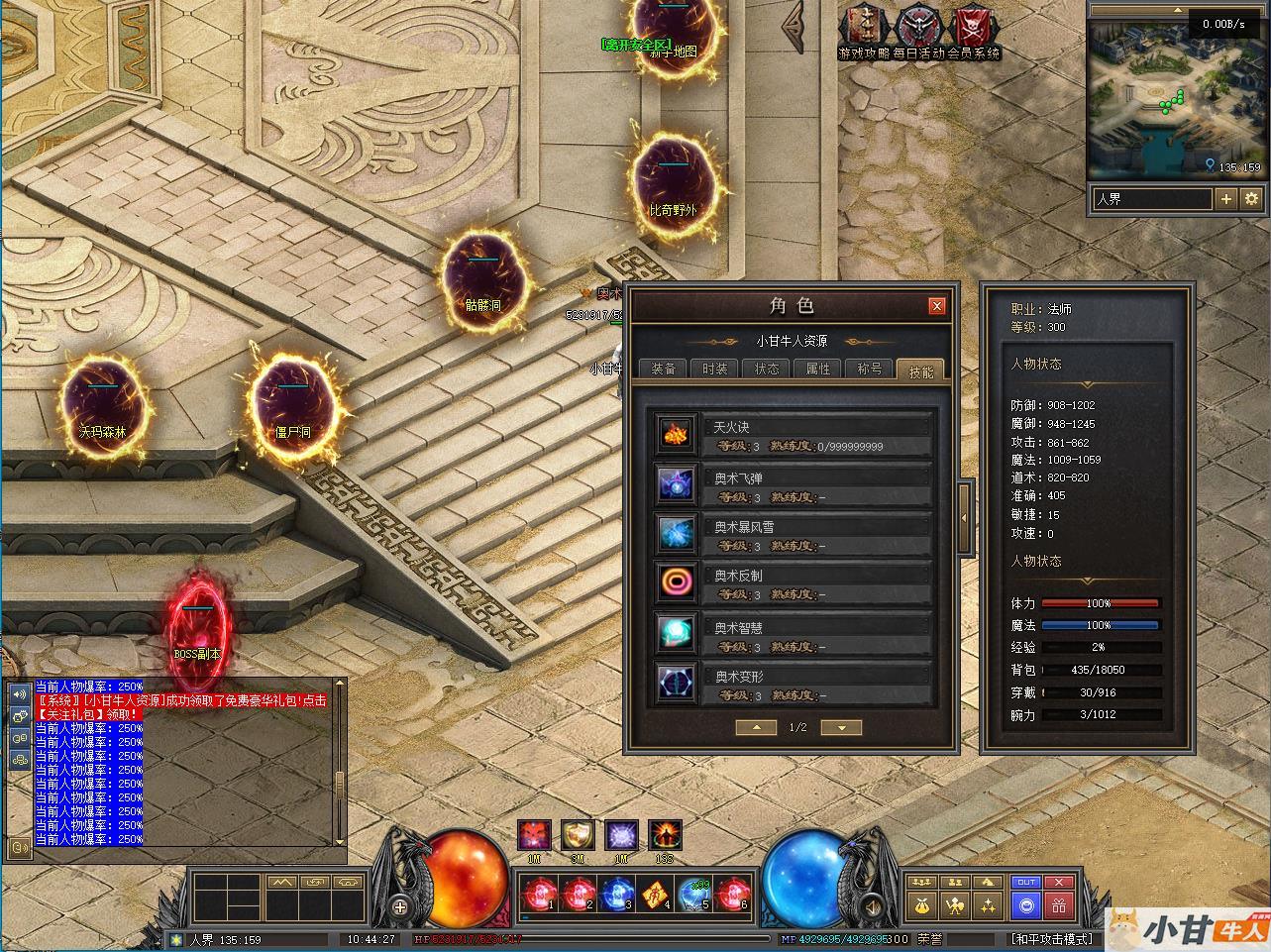Select the 属性 attributes tab
Screen dimensions: 1271x952
pyautogui.click(x=818, y=369)
